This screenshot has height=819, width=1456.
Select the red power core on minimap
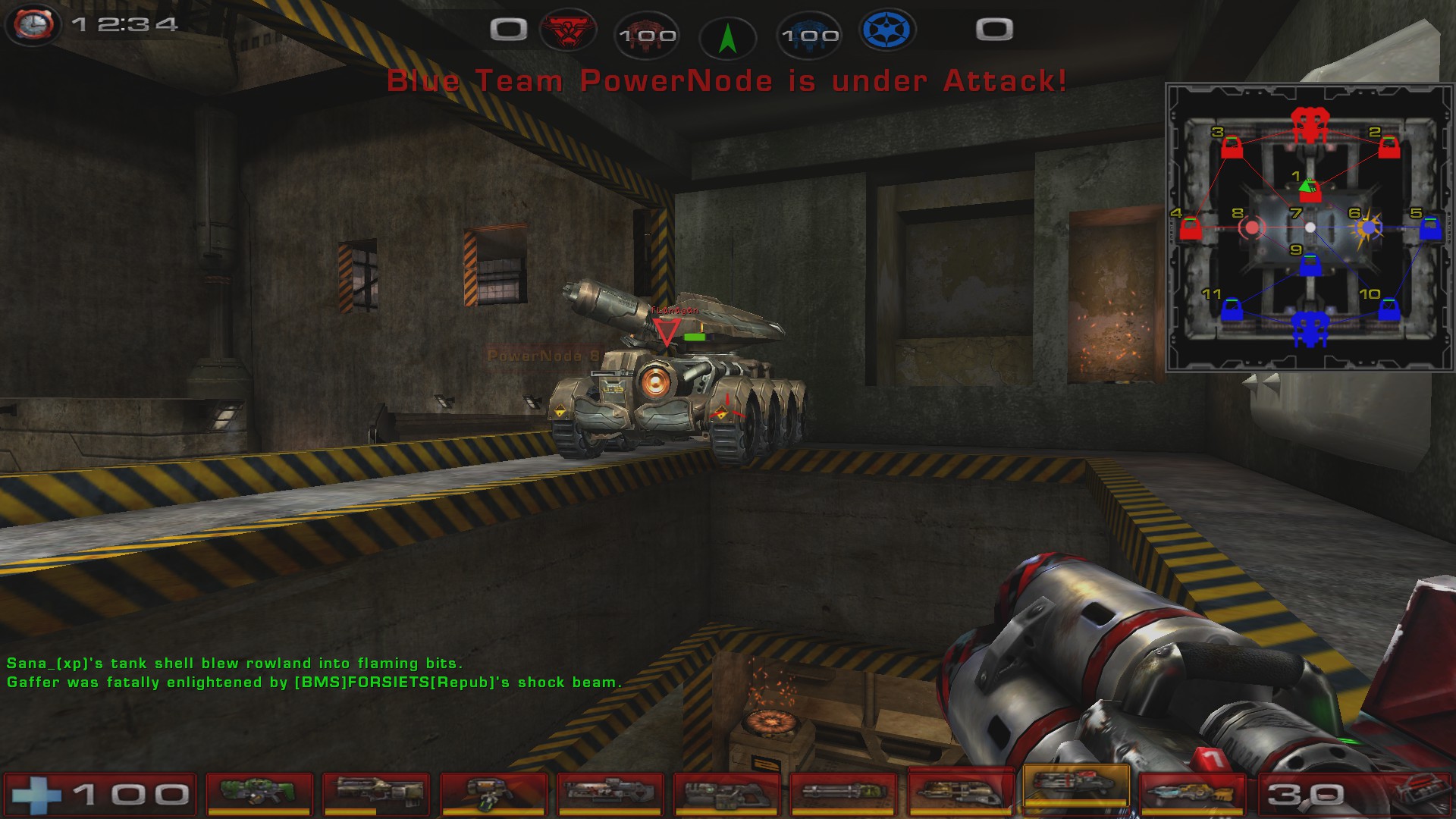[x=1310, y=124]
